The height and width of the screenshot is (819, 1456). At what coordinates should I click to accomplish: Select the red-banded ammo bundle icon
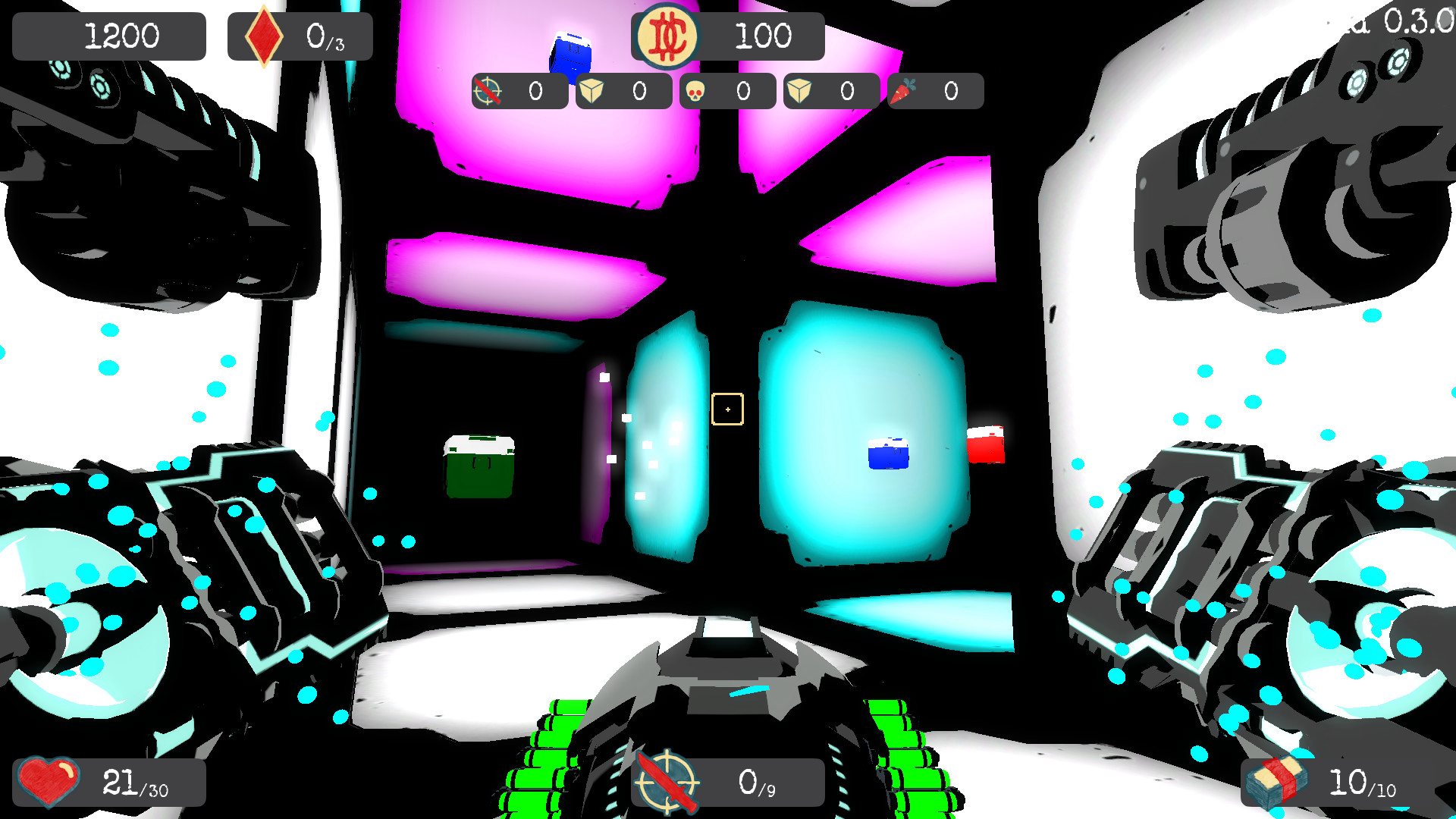1279,781
